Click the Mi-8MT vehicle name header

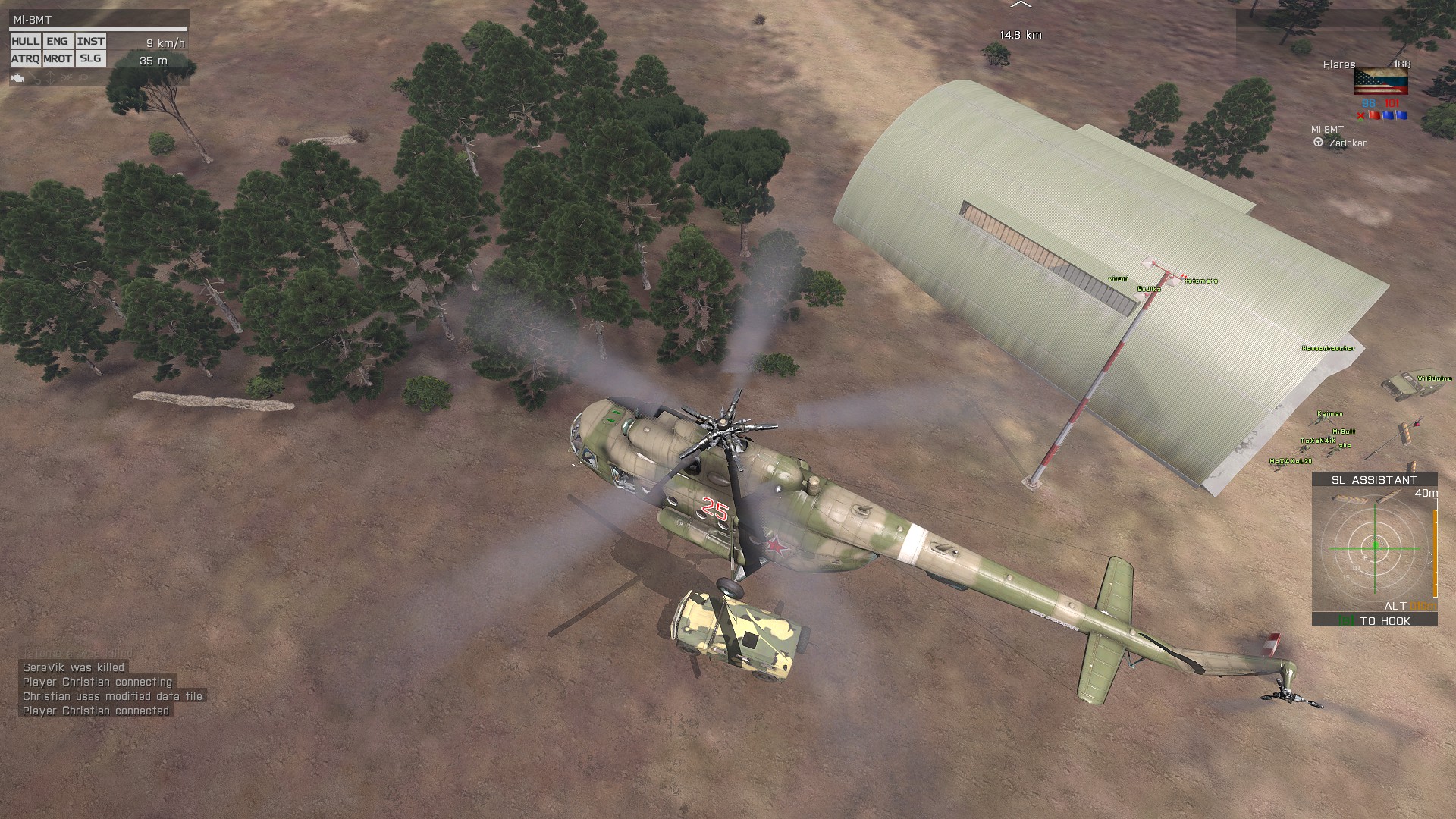[x=33, y=20]
